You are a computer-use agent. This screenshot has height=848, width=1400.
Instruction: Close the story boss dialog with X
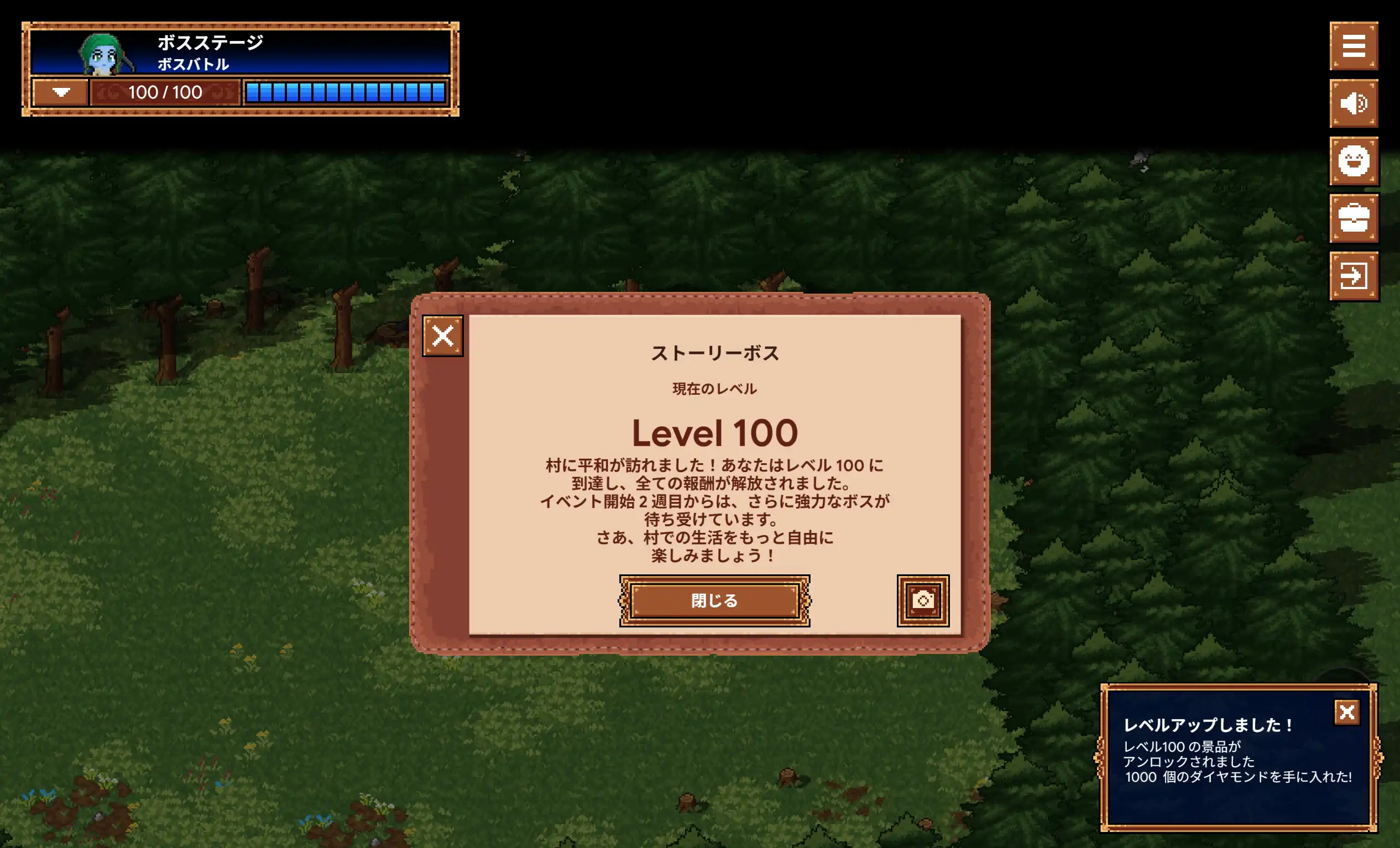pos(442,336)
